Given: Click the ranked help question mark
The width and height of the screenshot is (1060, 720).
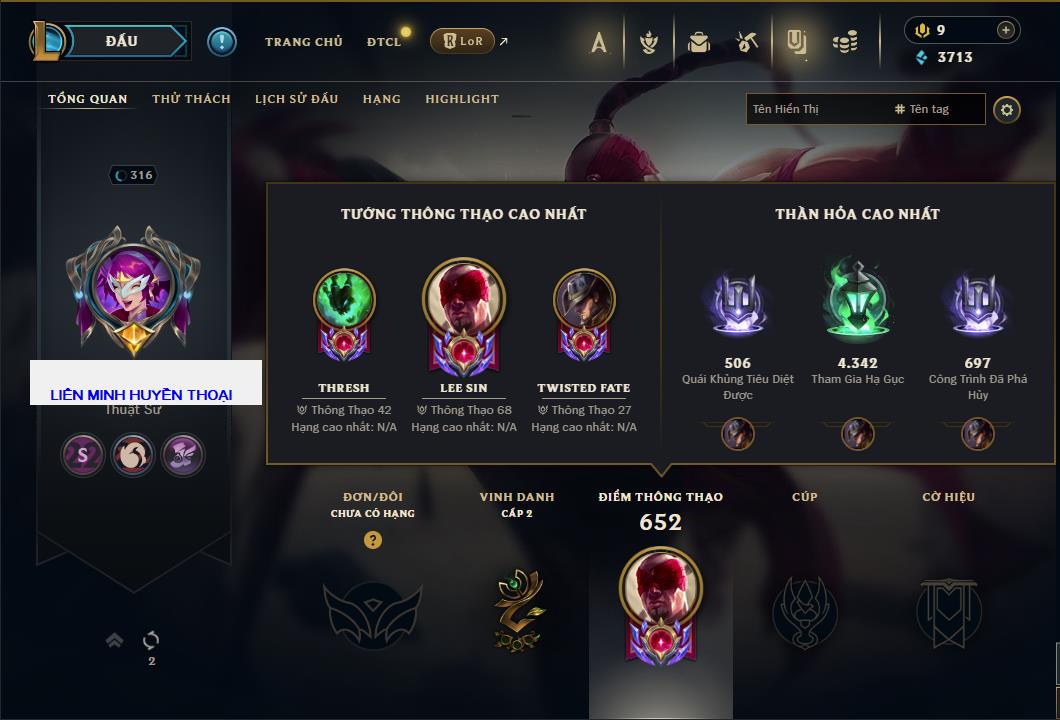Looking at the screenshot, I should (x=373, y=540).
